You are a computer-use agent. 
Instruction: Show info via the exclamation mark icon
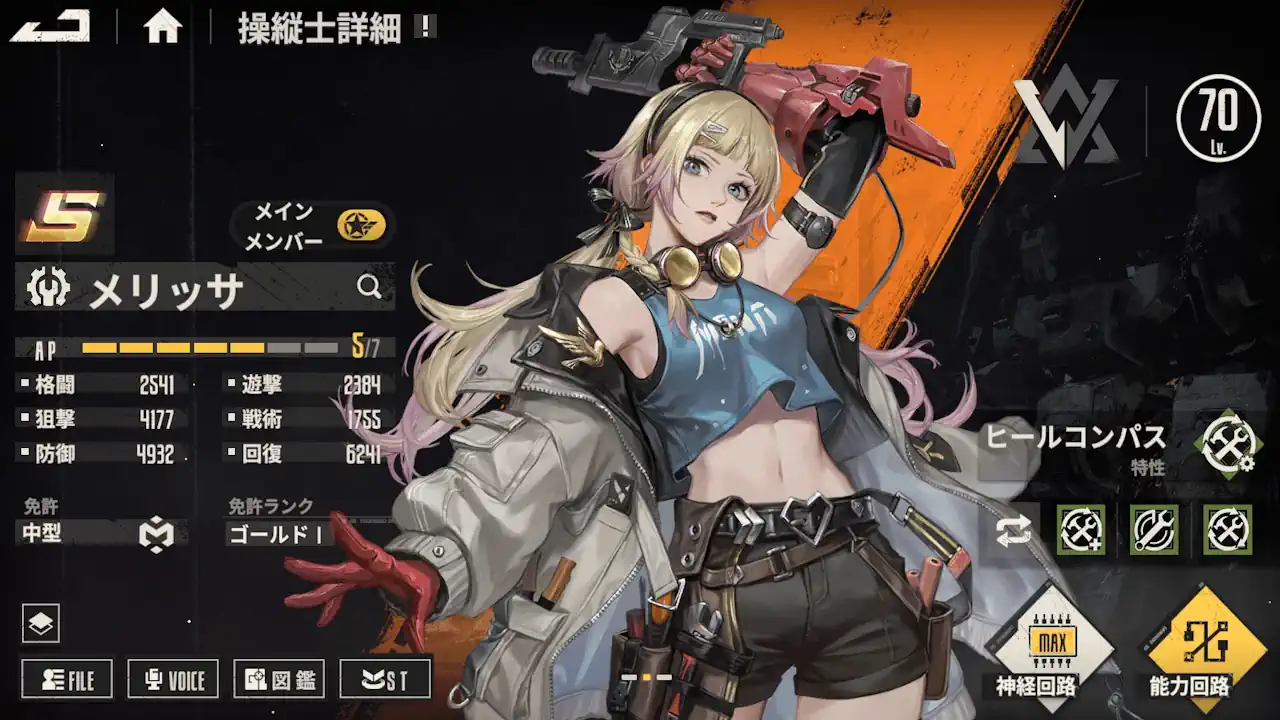click(x=426, y=26)
